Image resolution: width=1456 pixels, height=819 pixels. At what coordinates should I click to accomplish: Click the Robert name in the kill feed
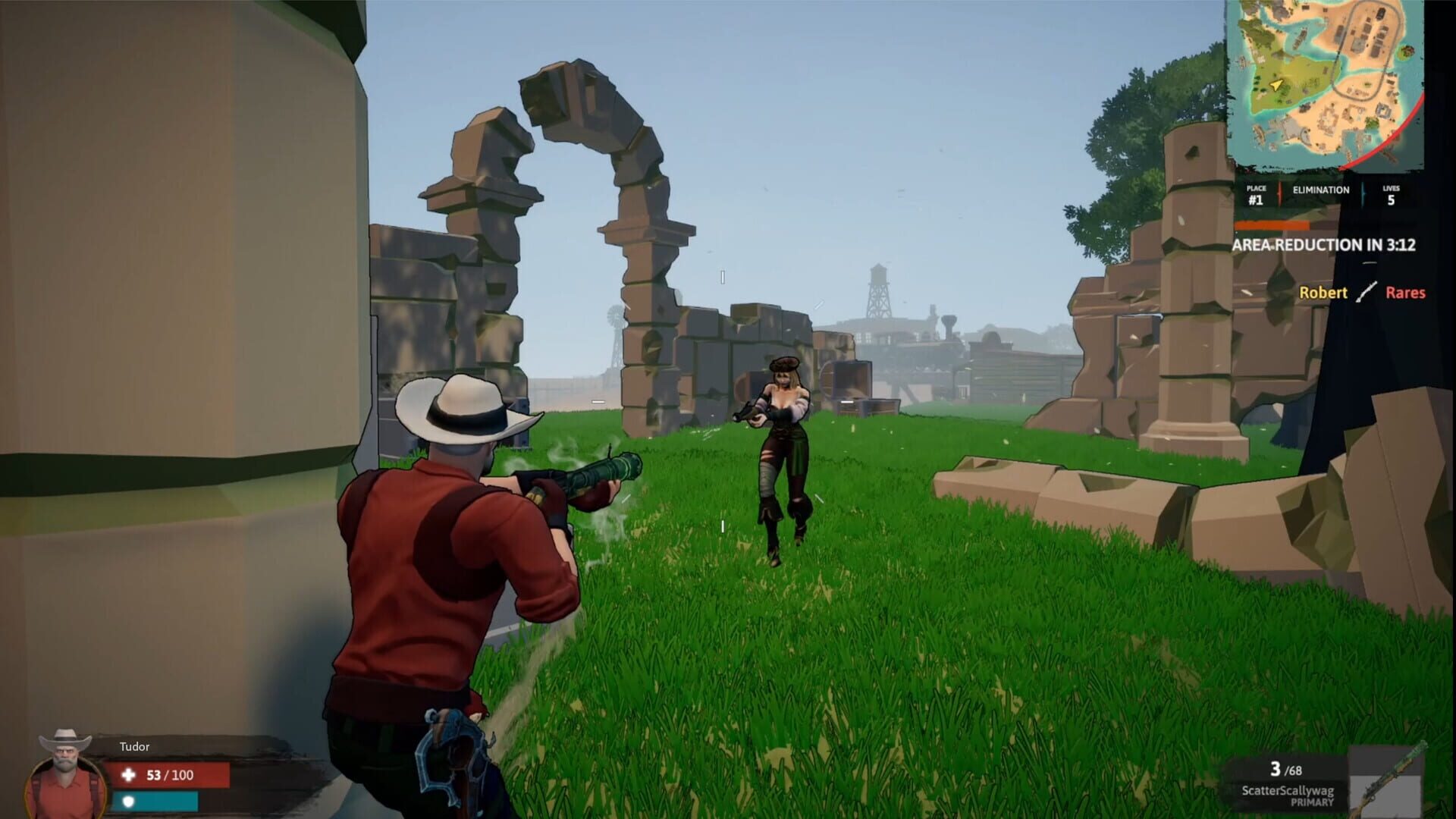[x=1323, y=293]
